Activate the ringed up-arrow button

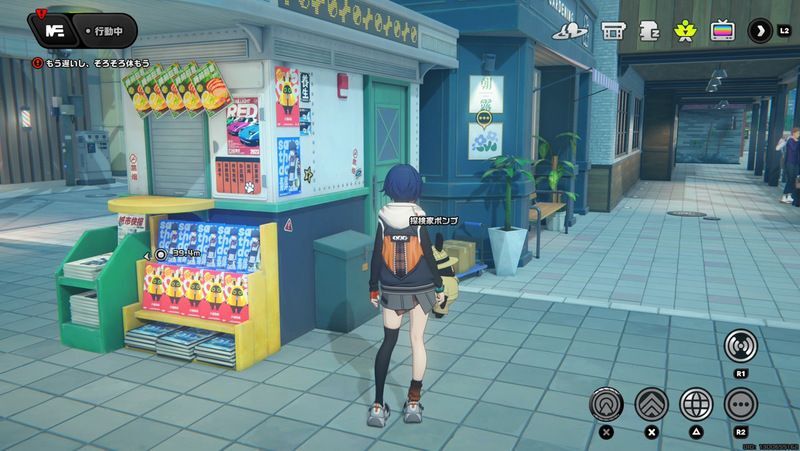pos(606,403)
